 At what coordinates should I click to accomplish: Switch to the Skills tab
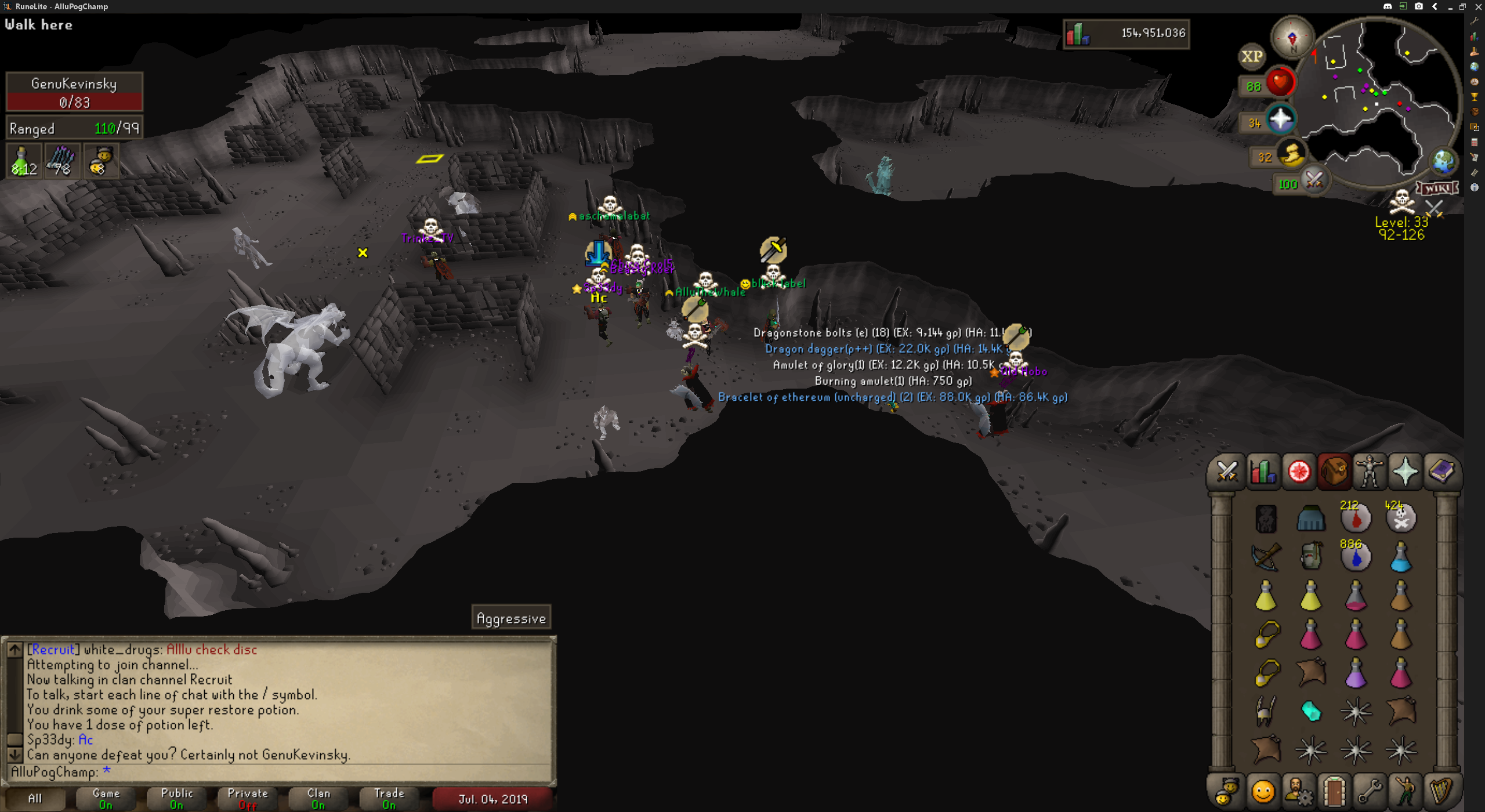pyautogui.click(x=1263, y=471)
